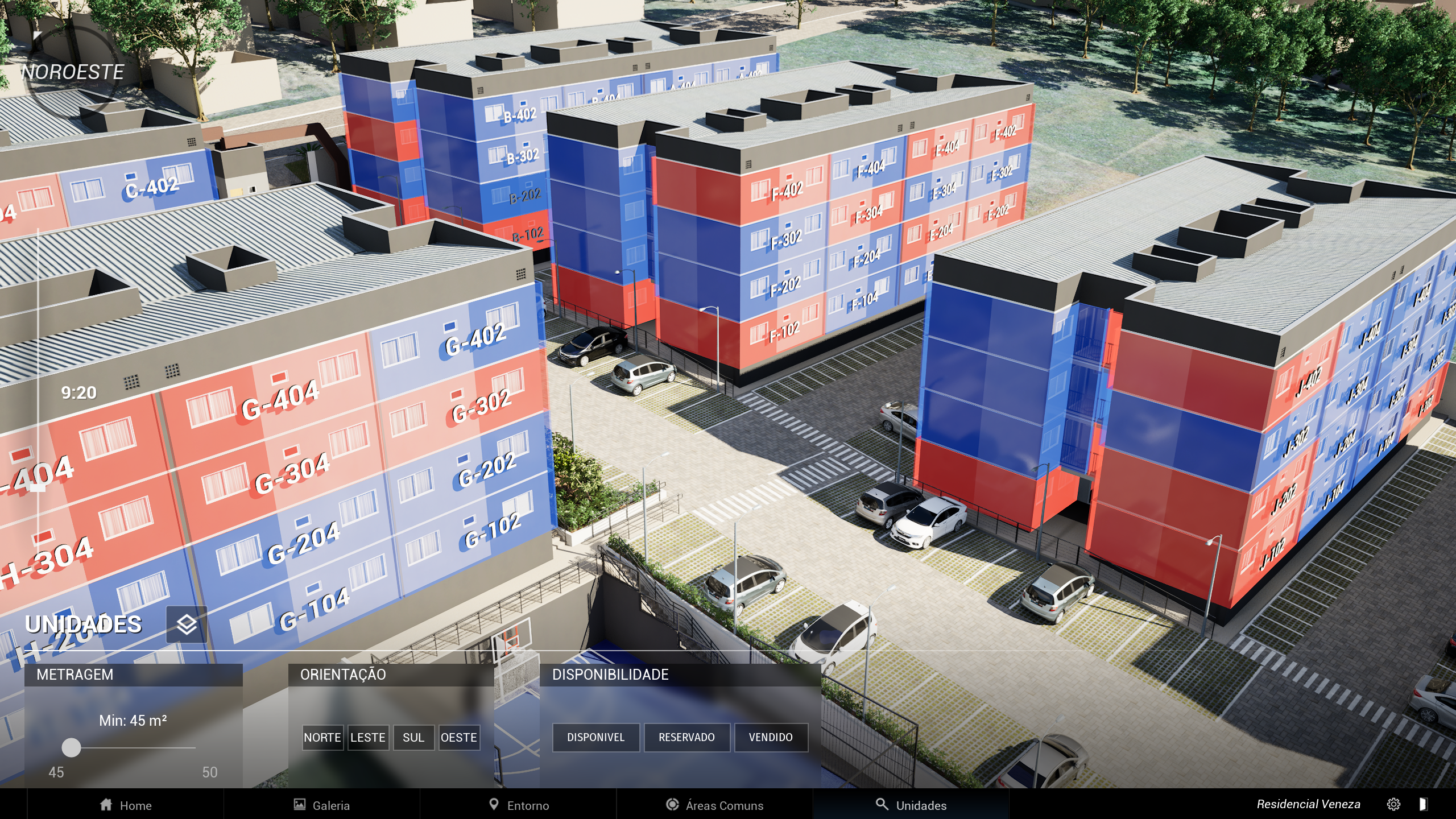
Task: Open settings with the gear icon
Action: [1393, 804]
